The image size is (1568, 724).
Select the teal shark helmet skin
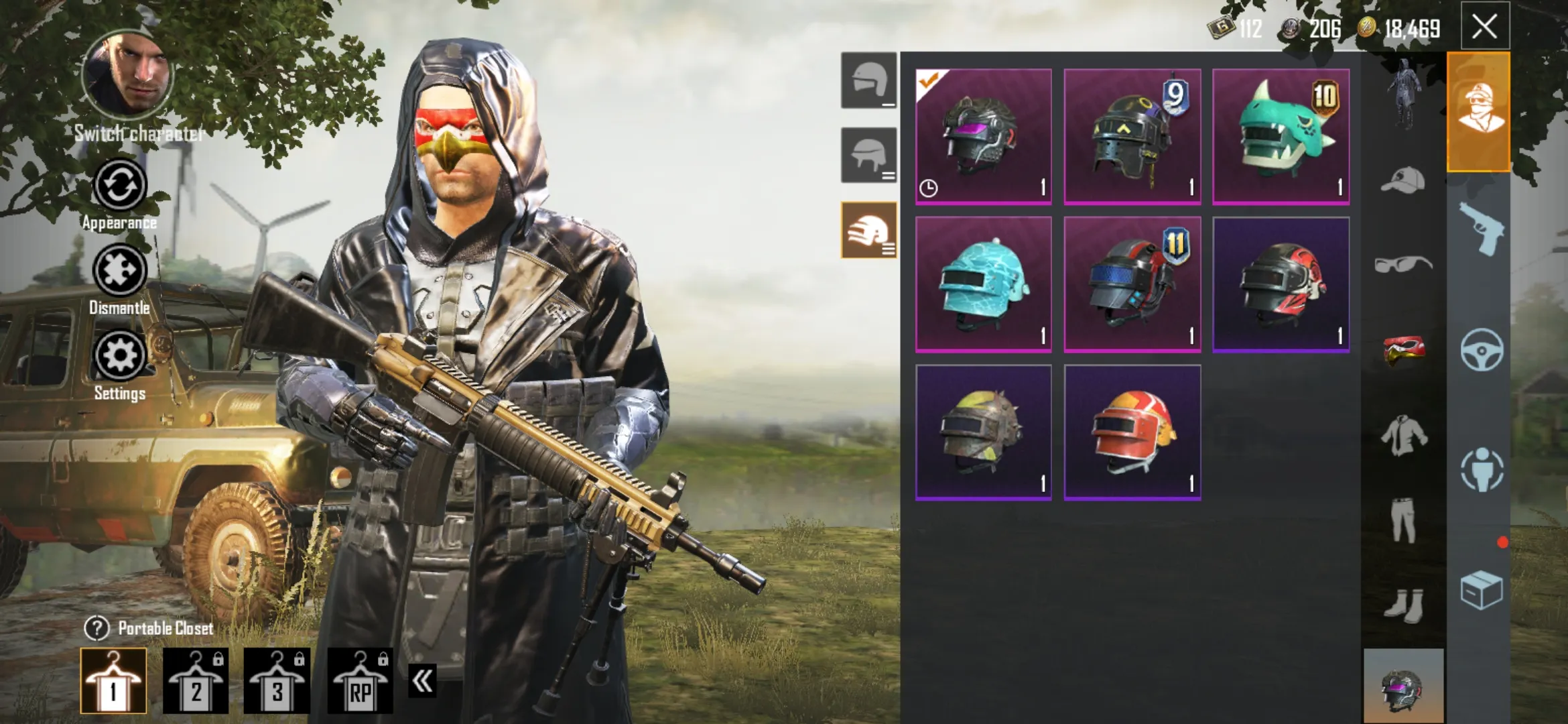(1281, 136)
